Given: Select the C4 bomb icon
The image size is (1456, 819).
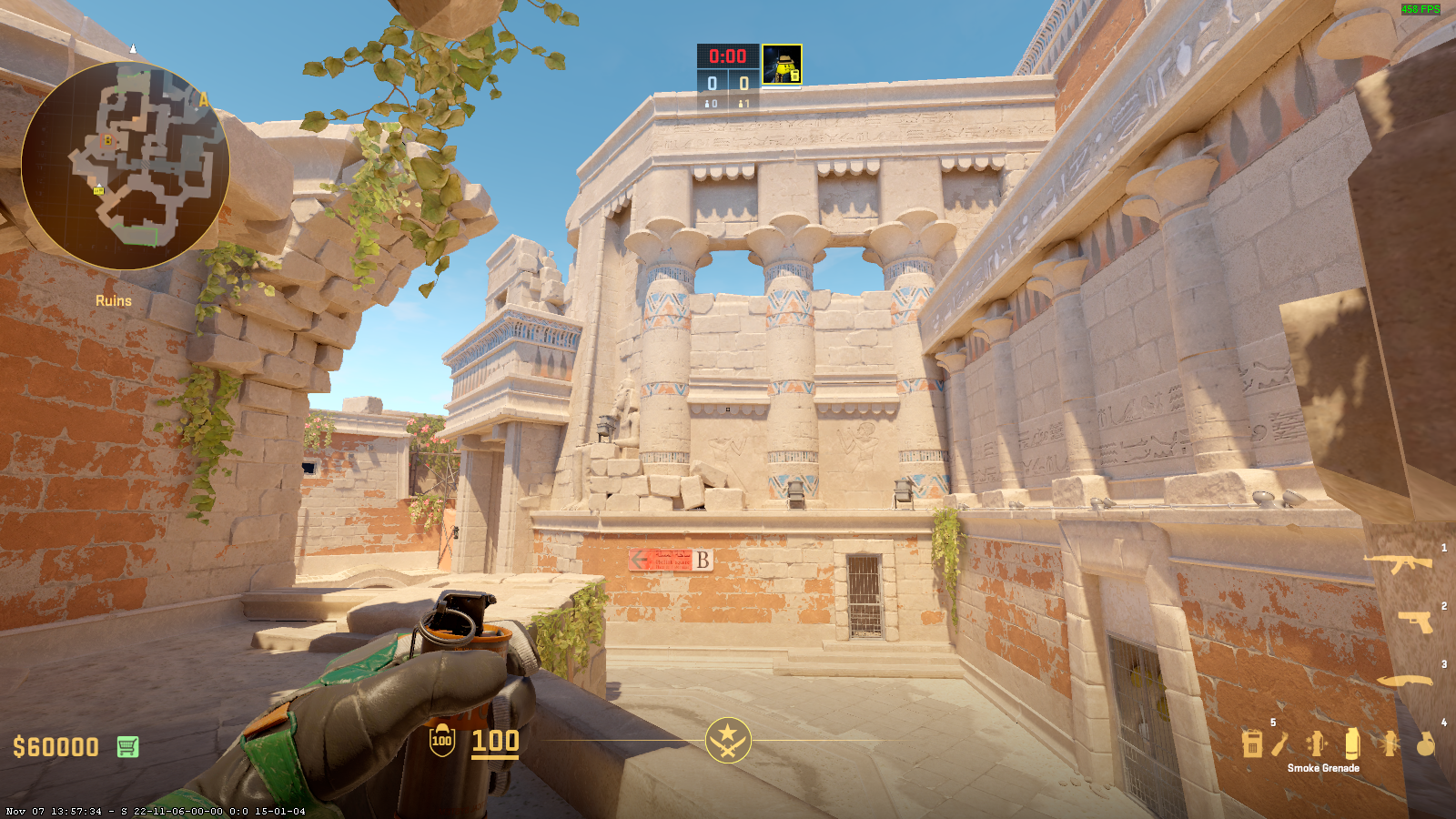Looking at the screenshot, I should 1252,743.
